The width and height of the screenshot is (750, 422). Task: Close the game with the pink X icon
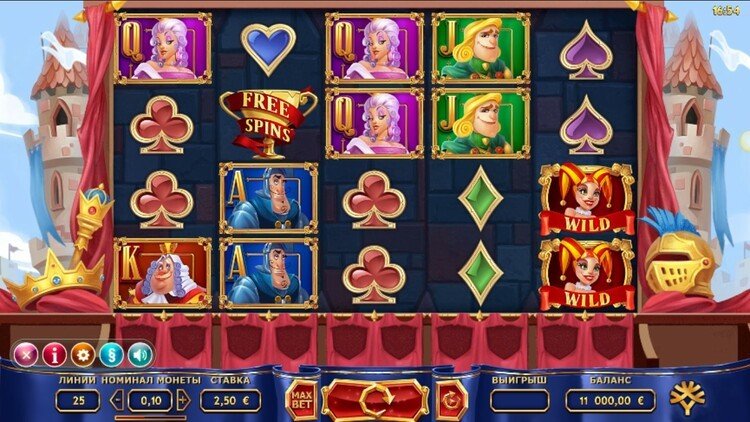pos(25,354)
